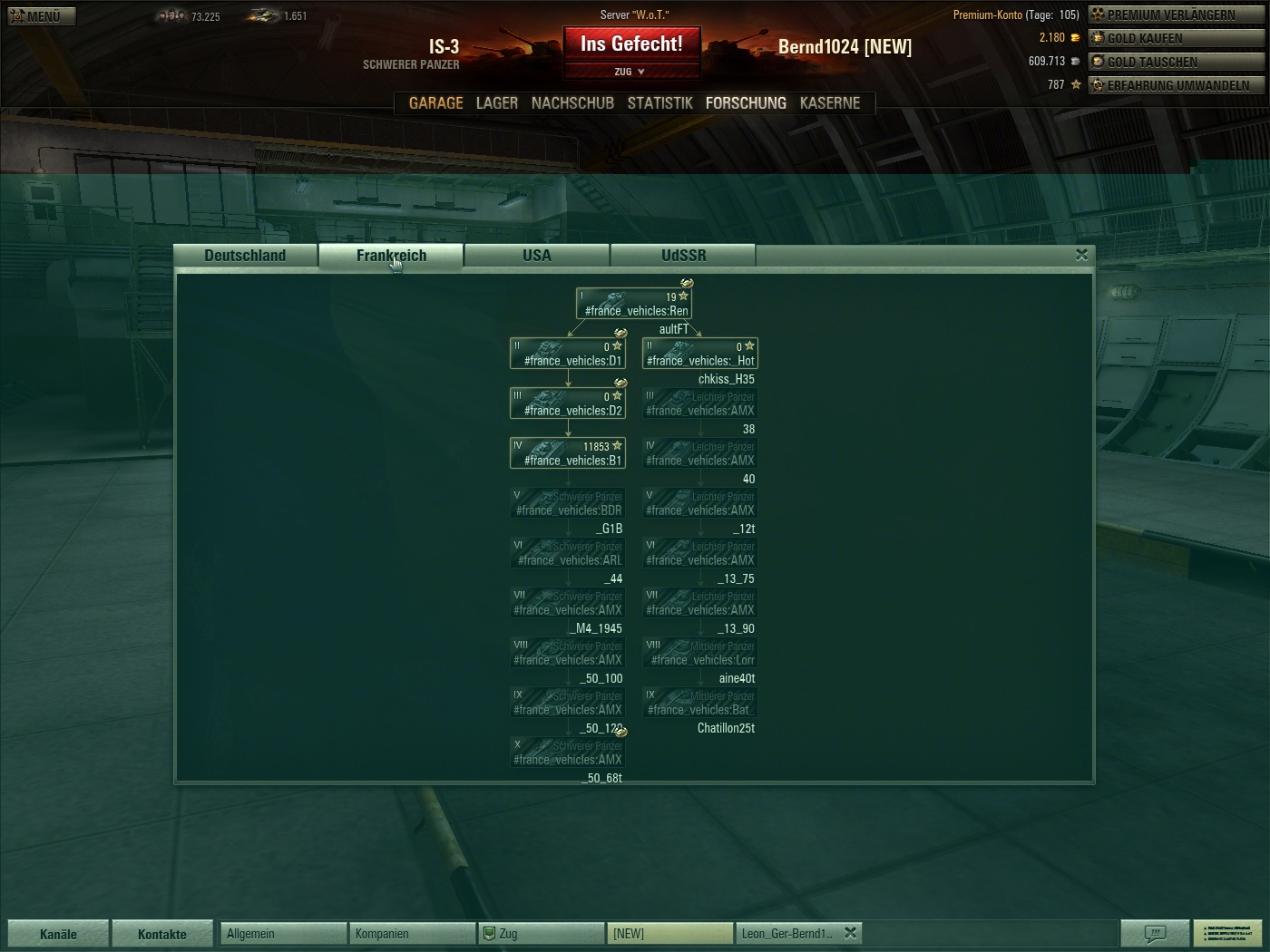Image resolution: width=1270 pixels, height=952 pixels.
Task: Click Premium Verlängern button
Action: 1176,15
